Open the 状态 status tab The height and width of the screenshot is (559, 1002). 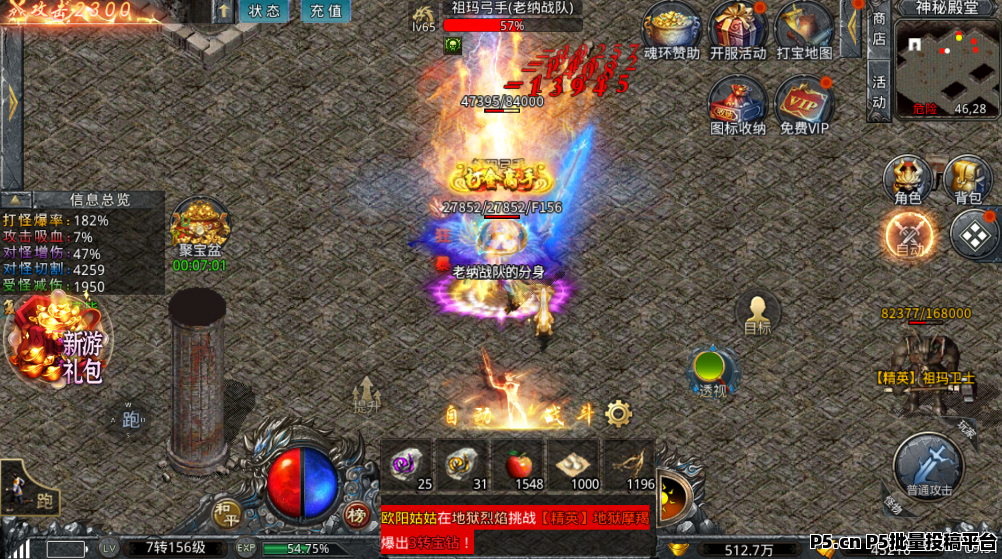pos(264,11)
